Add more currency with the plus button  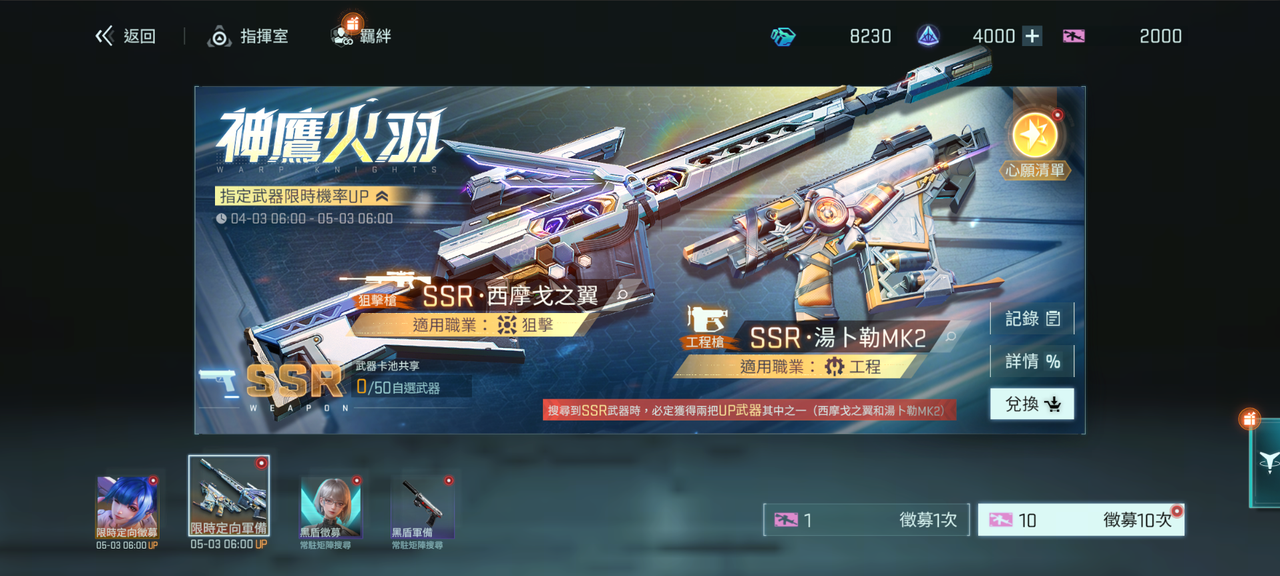(1032, 36)
